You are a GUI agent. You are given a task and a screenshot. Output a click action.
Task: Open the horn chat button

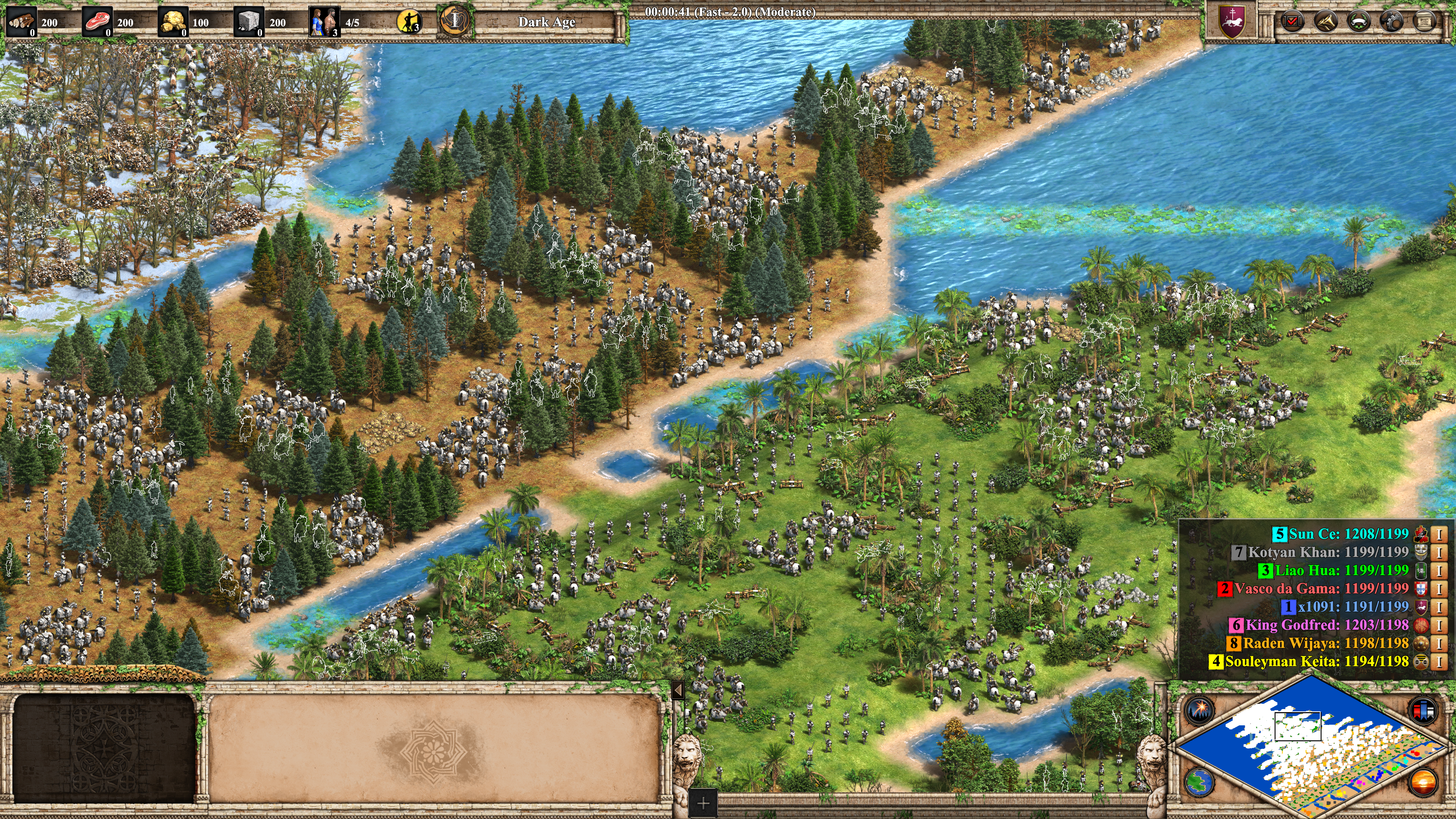(1325, 22)
